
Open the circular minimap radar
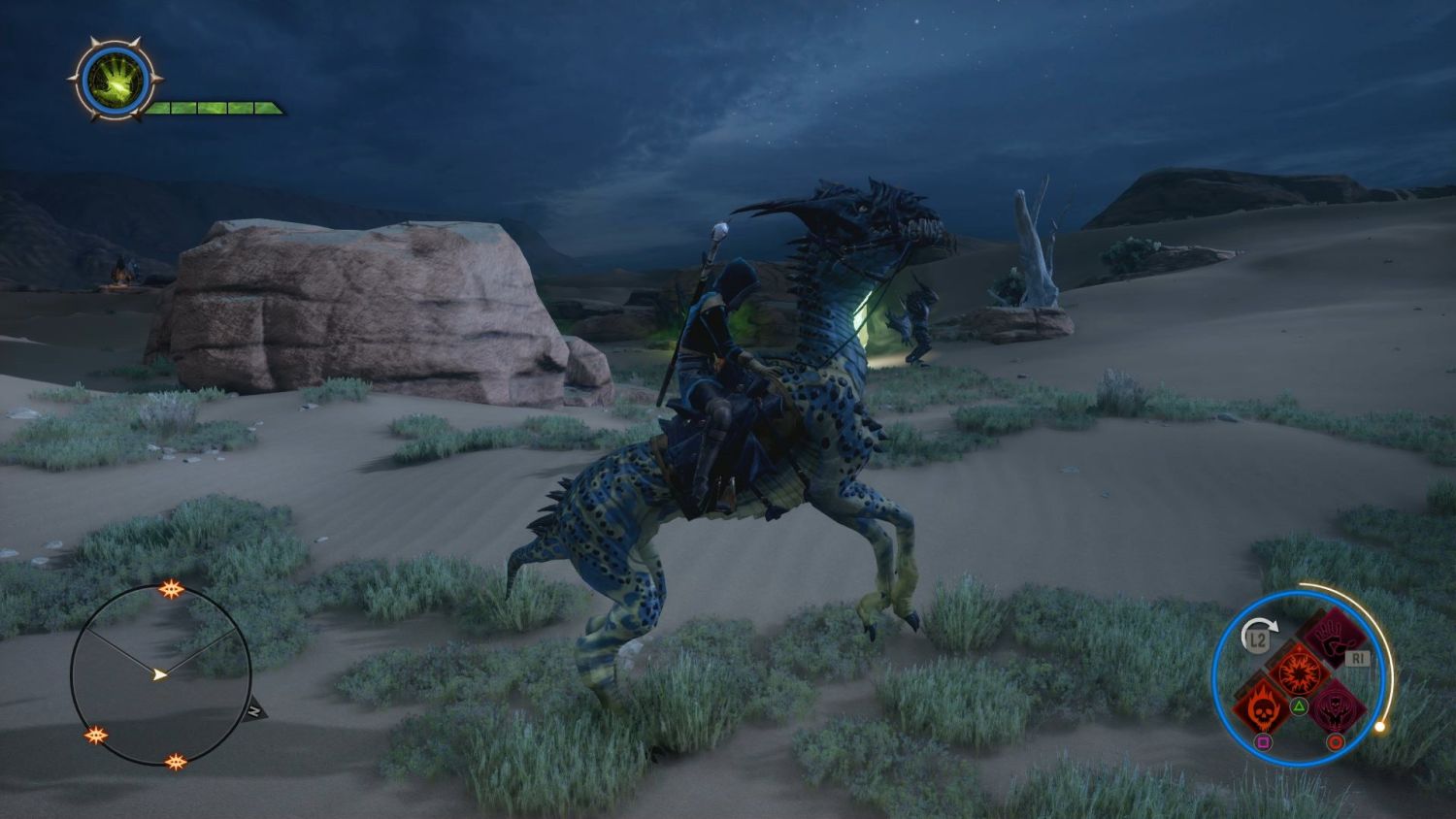161,674
